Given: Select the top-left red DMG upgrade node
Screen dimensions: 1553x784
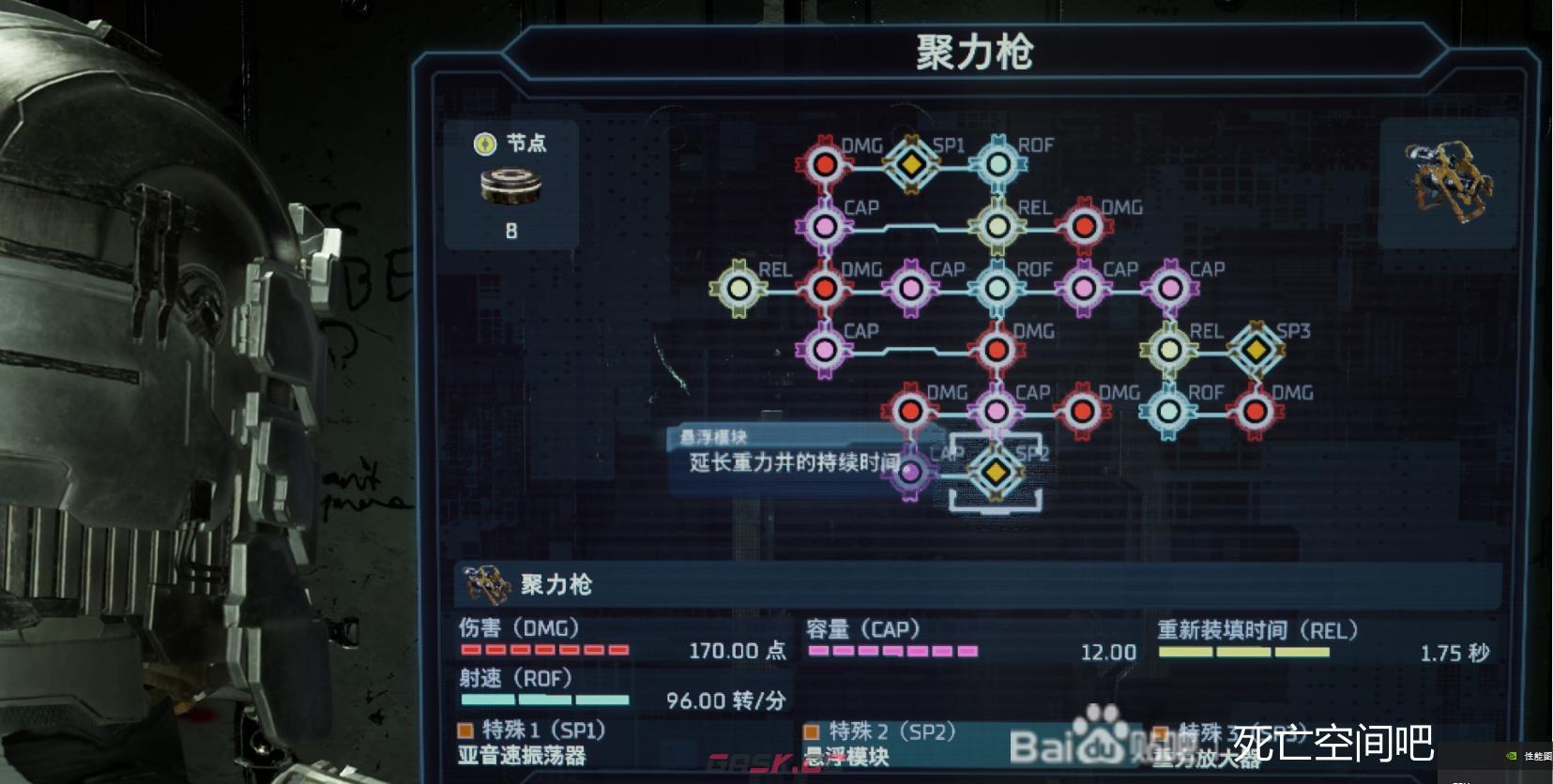Looking at the screenshot, I should pos(824,165).
